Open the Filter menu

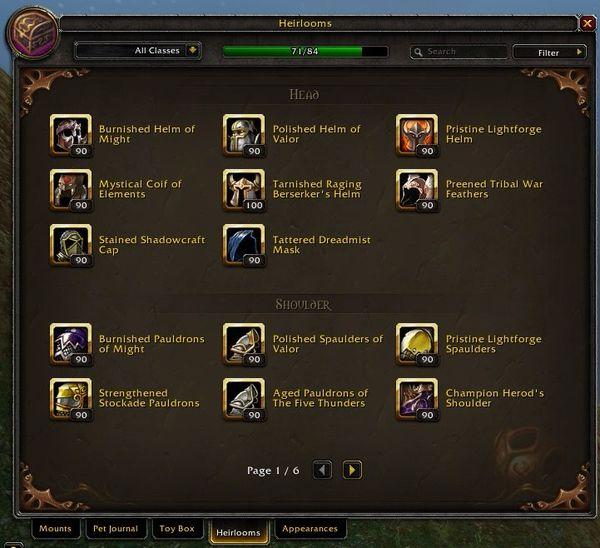coord(549,51)
